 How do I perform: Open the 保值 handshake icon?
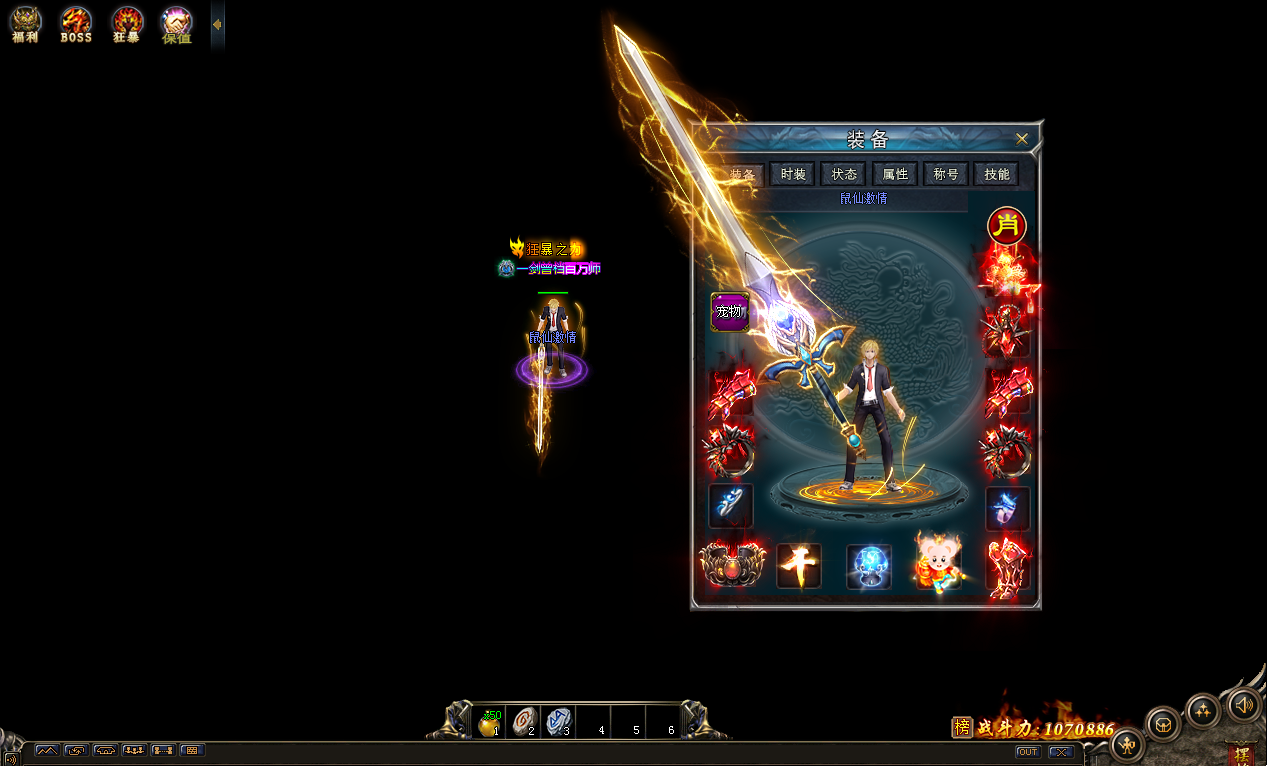[177, 23]
